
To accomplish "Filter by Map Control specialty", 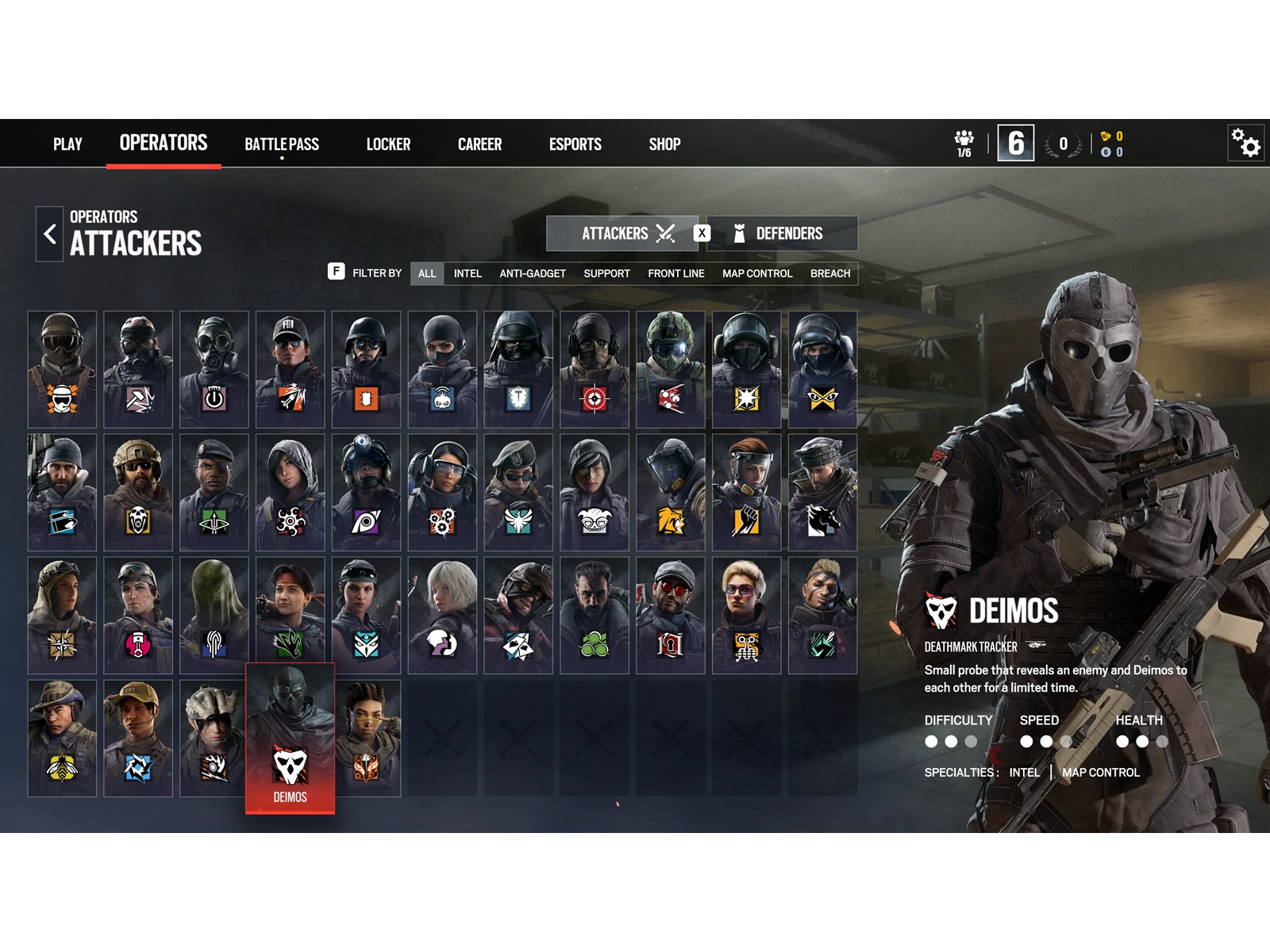I will (757, 274).
